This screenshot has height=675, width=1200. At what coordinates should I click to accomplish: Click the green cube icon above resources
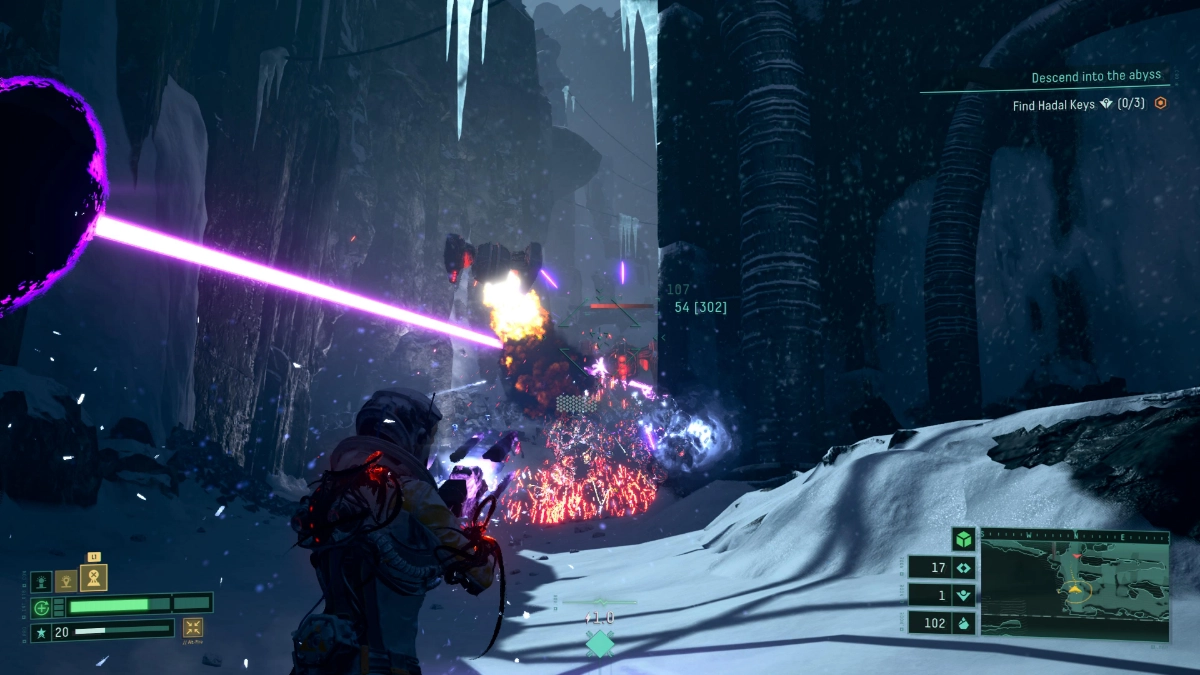963,539
